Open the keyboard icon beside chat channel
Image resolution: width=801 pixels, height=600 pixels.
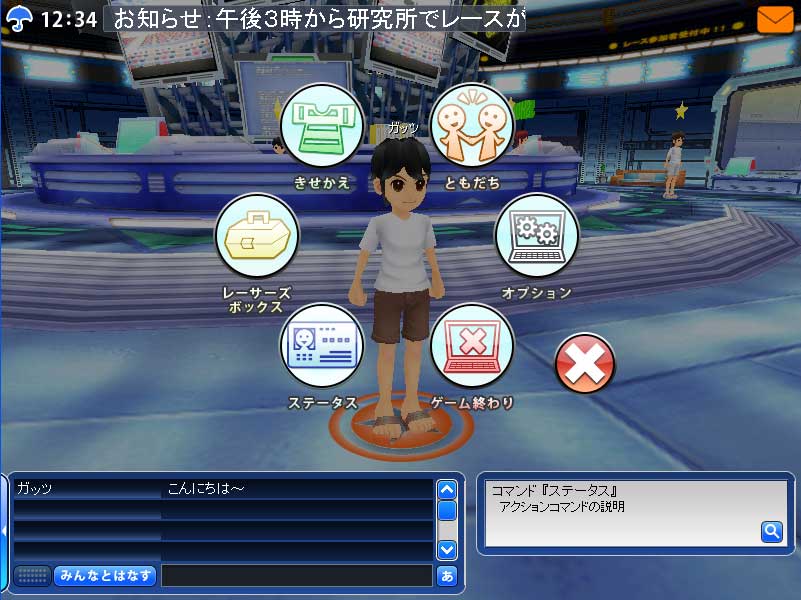click(x=33, y=576)
